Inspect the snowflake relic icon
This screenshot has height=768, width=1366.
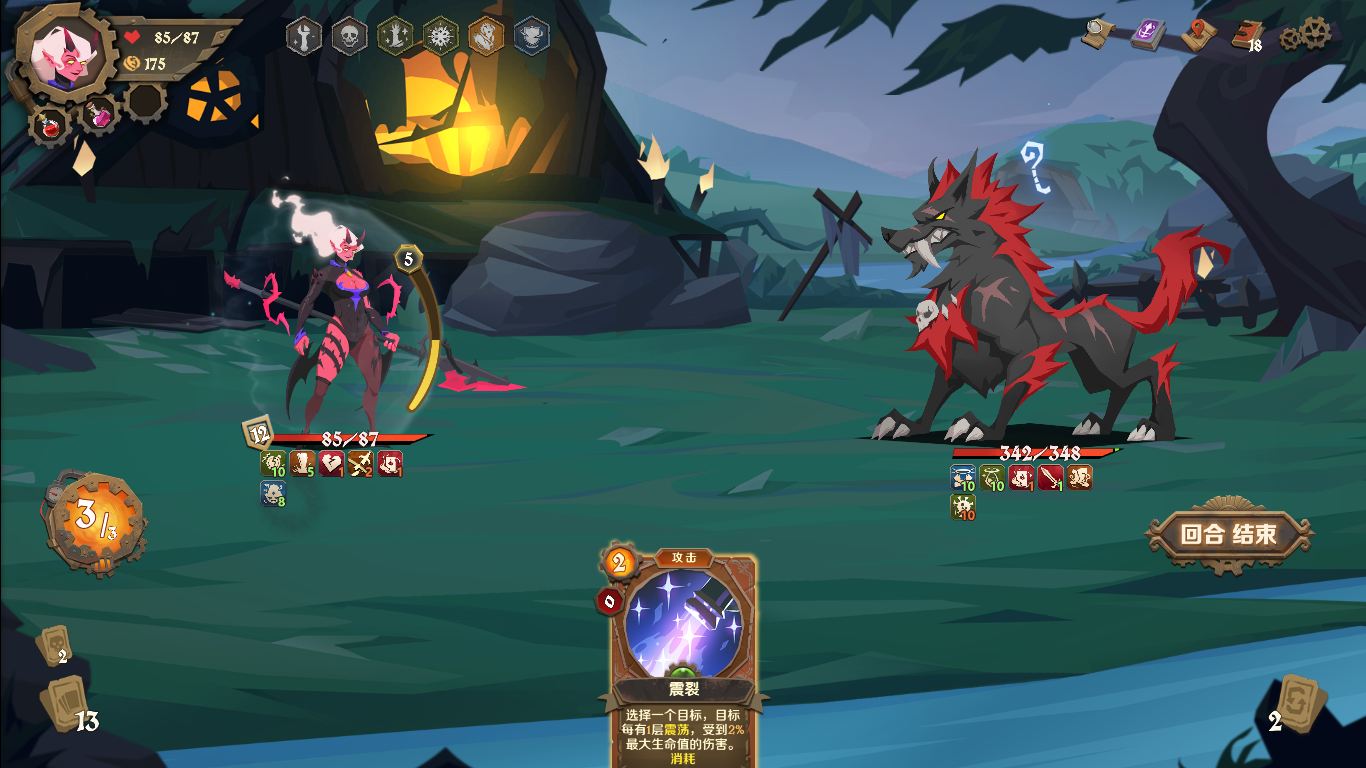[440, 36]
